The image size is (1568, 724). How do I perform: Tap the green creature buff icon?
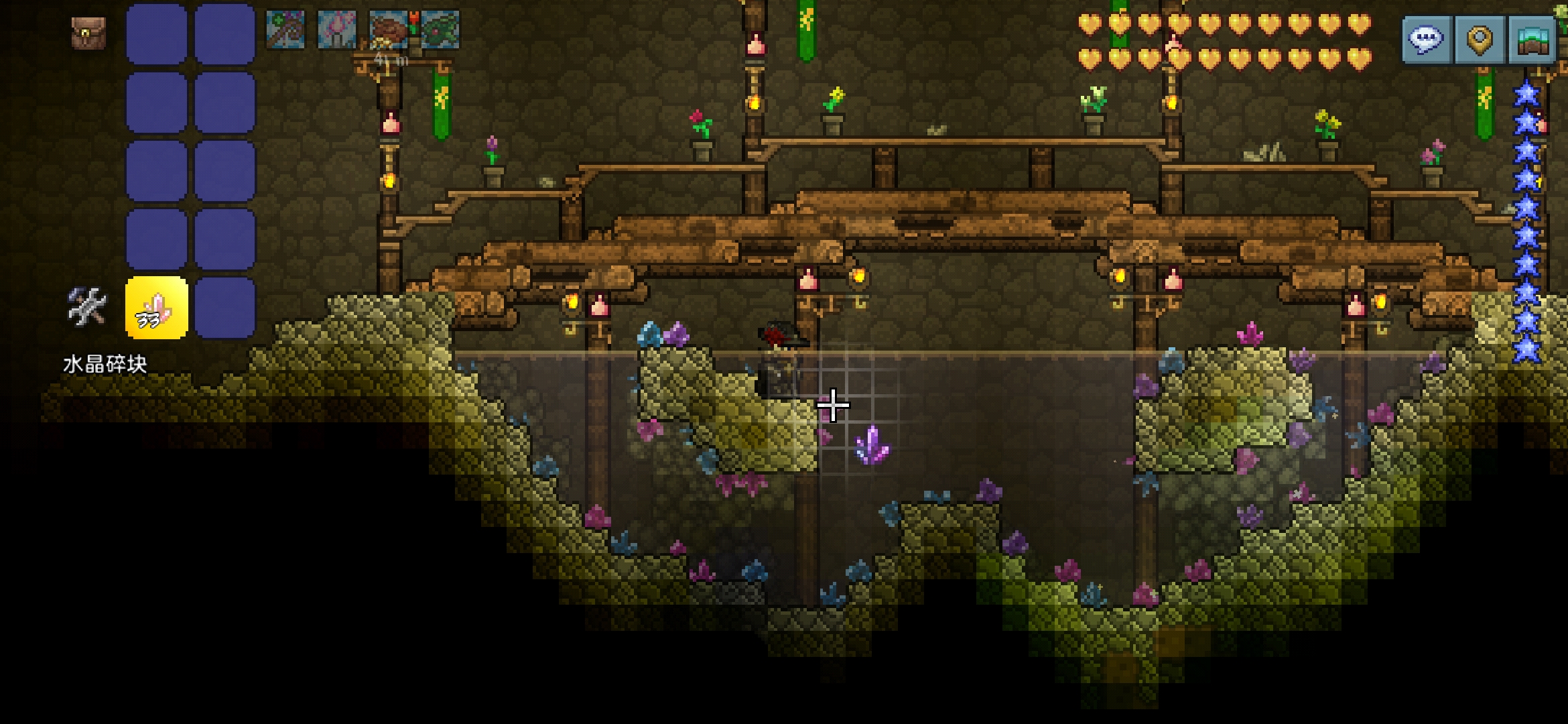440,29
